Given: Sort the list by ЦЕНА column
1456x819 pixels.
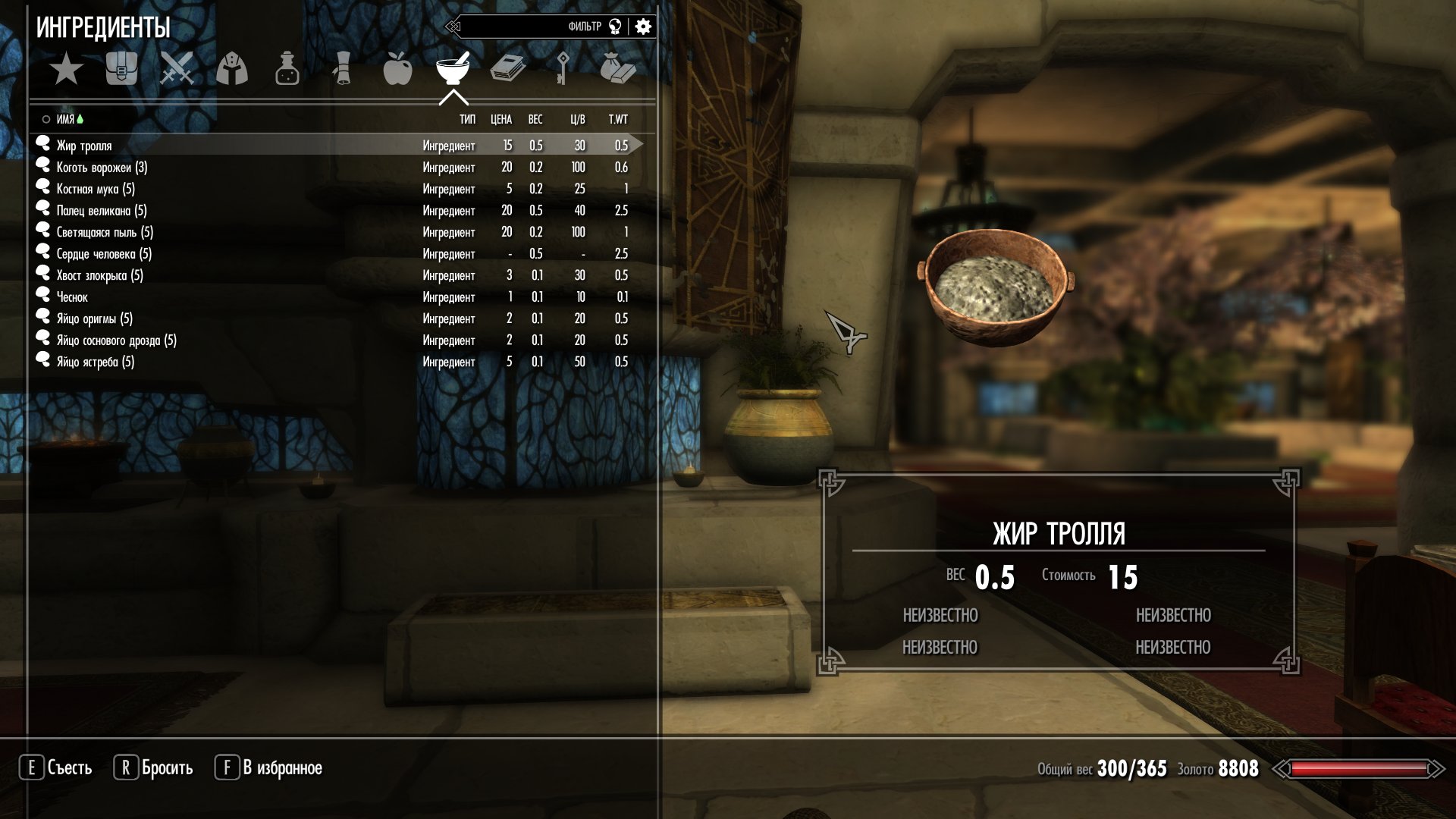Looking at the screenshot, I should click(501, 120).
